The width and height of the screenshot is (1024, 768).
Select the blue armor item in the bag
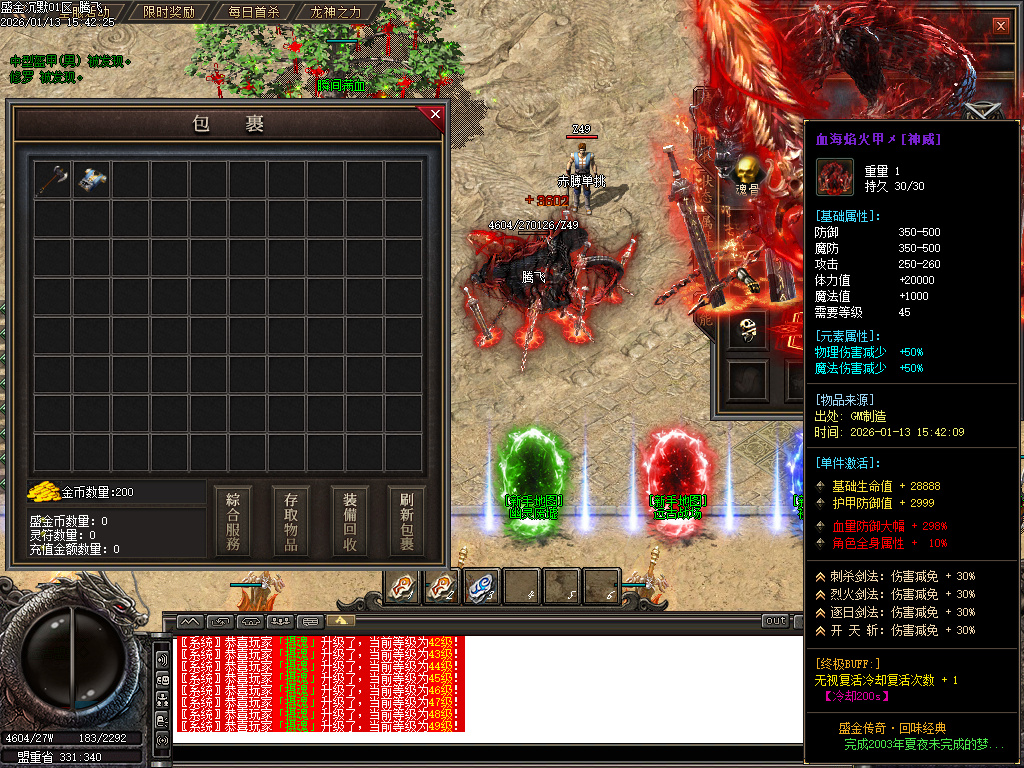pos(91,180)
